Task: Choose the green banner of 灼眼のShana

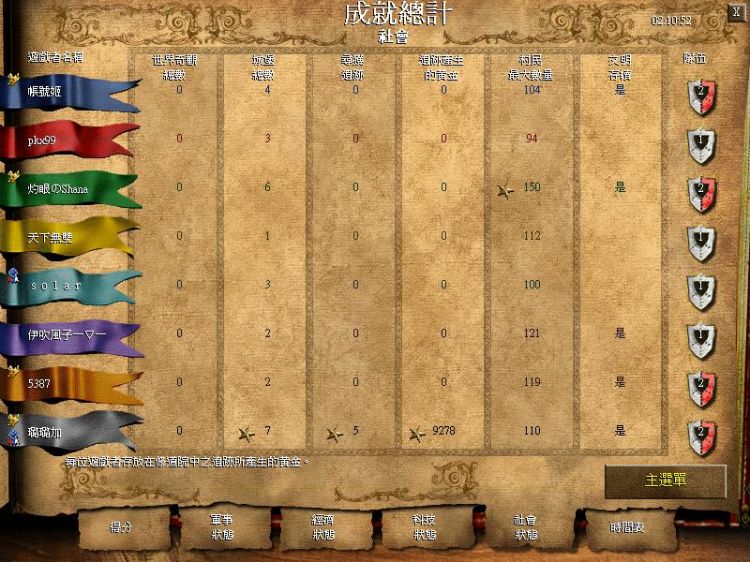Action: point(65,188)
